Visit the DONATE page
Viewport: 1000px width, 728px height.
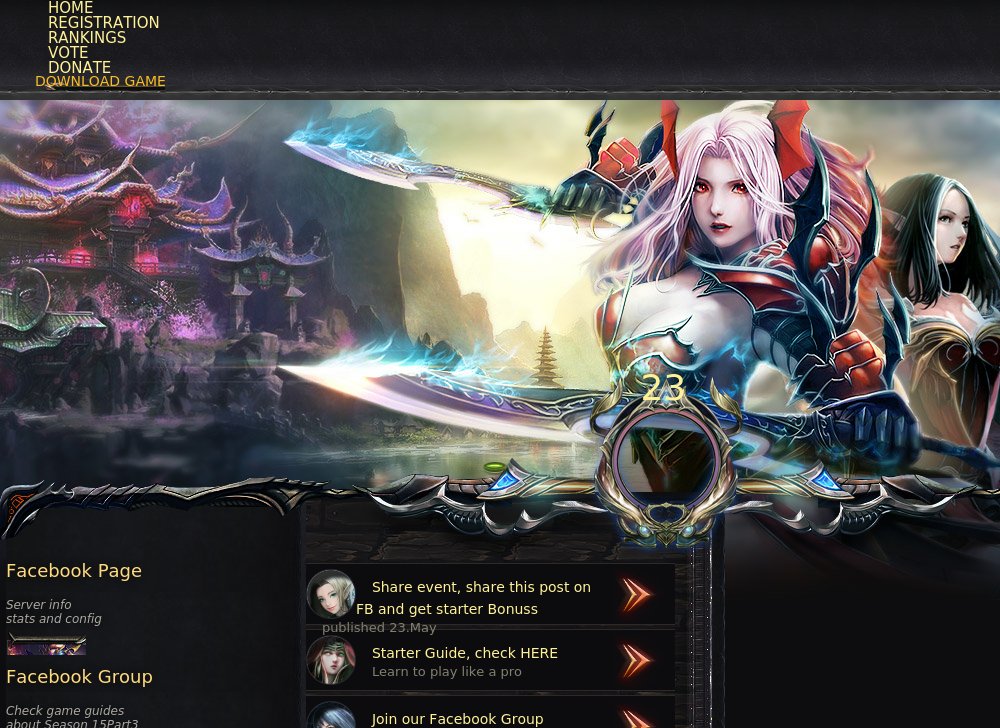(x=79, y=68)
